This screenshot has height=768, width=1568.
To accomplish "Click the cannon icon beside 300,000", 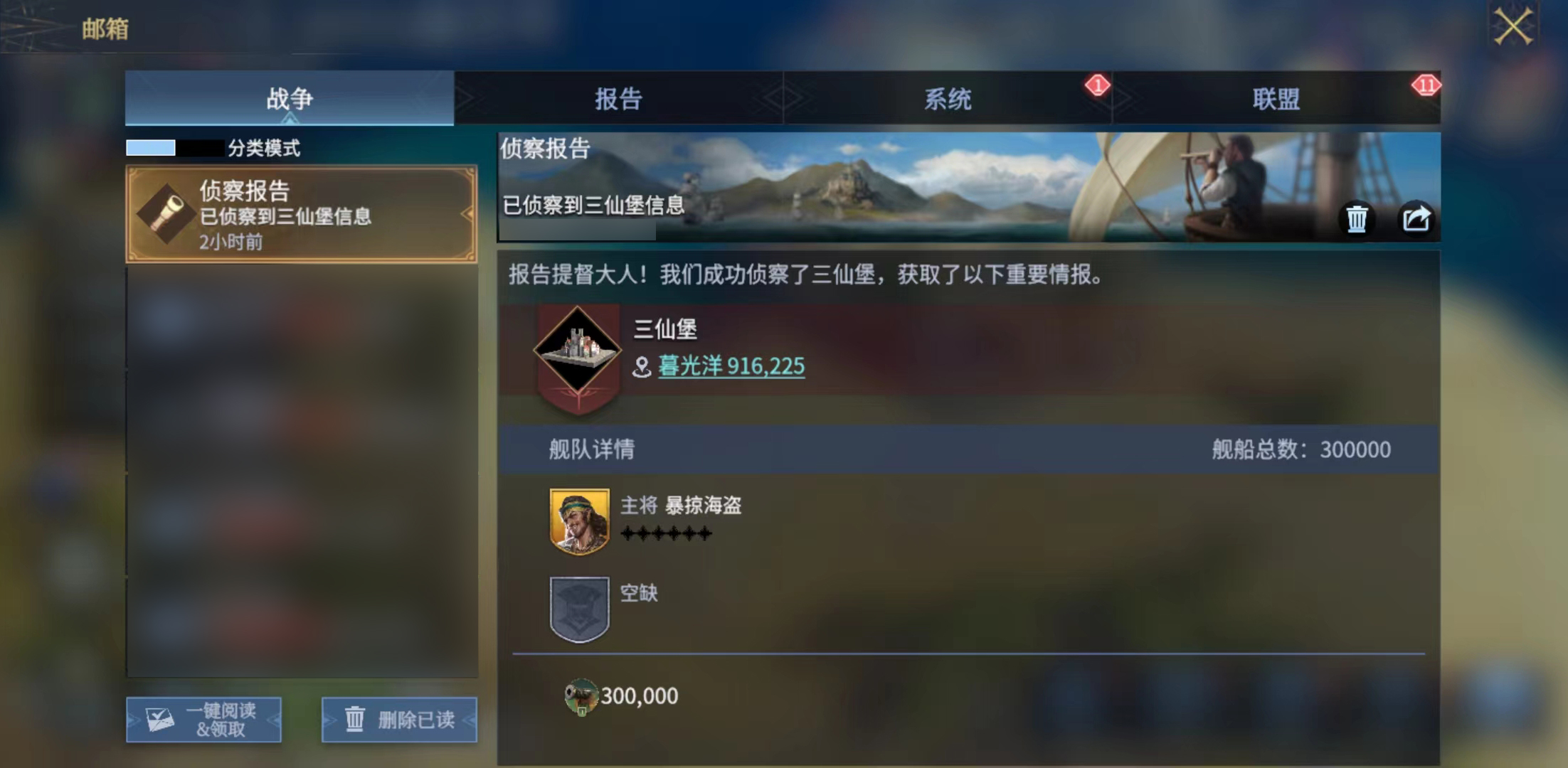I will (x=583, y=695).
